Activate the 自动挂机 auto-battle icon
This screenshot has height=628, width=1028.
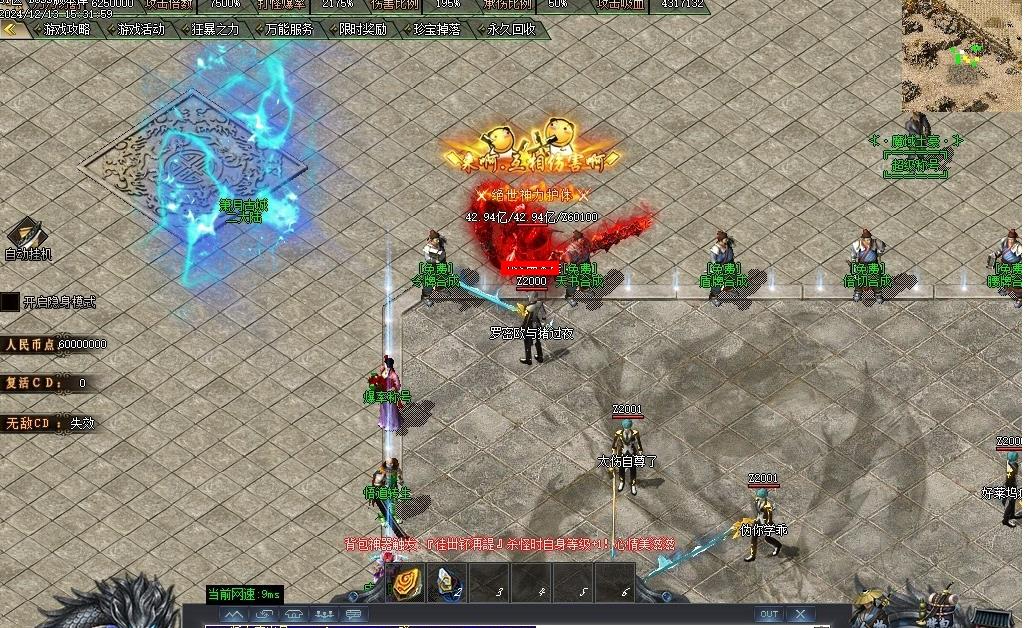coord(27,235)
